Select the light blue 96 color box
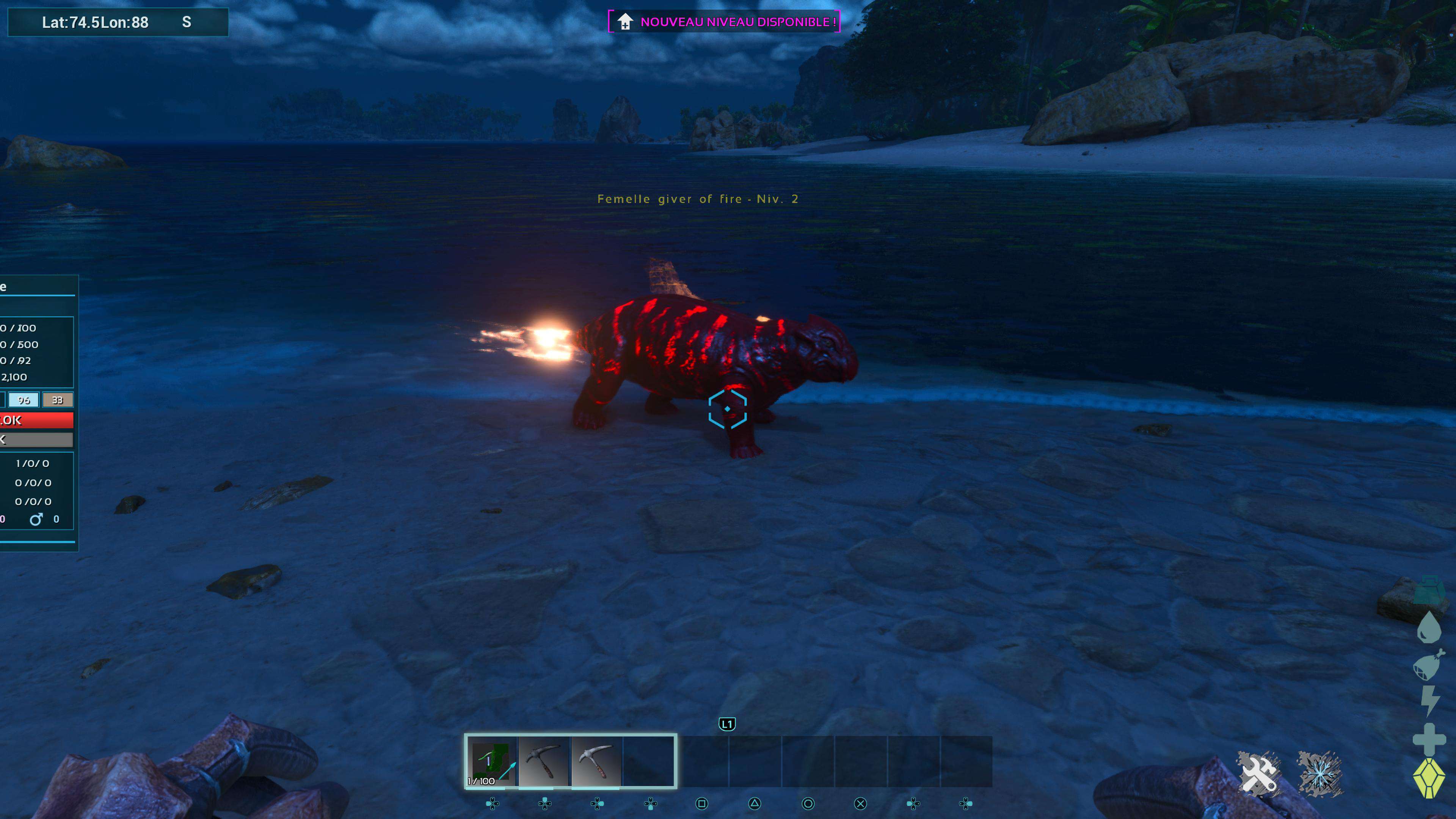 pyautogui.click(x=24, y=400)
